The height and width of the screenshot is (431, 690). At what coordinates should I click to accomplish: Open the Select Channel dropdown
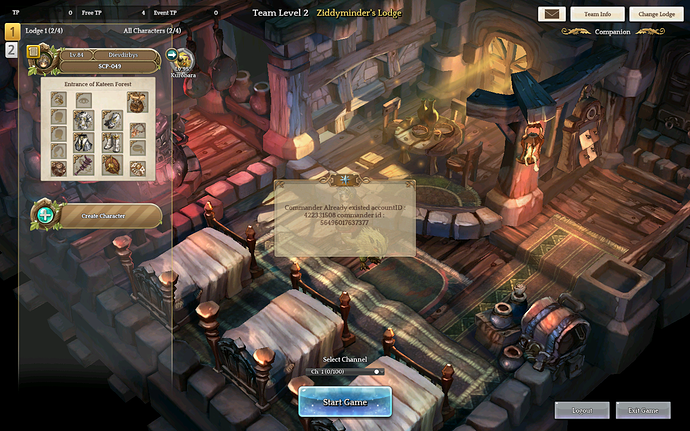click(344, 372)
